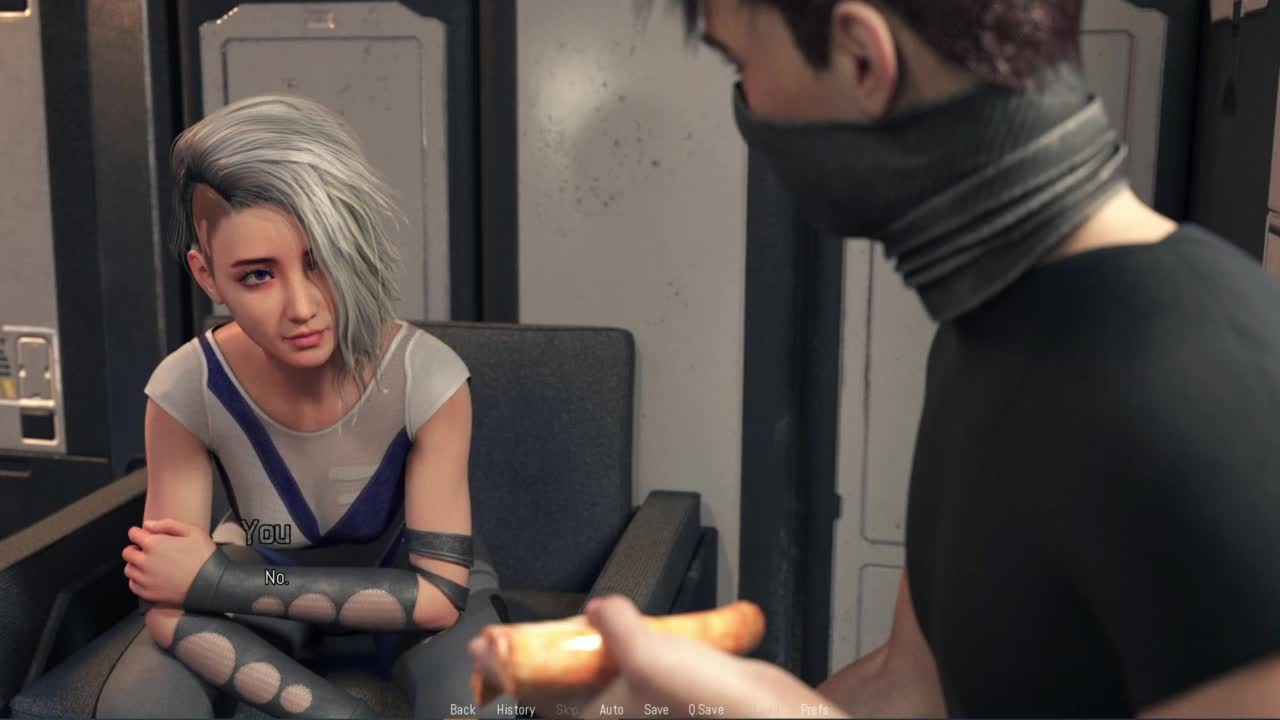Quick save with Q.Save
Image resolution: width=1280 pixels, height=720 pixels.
[x=706, y=710]
